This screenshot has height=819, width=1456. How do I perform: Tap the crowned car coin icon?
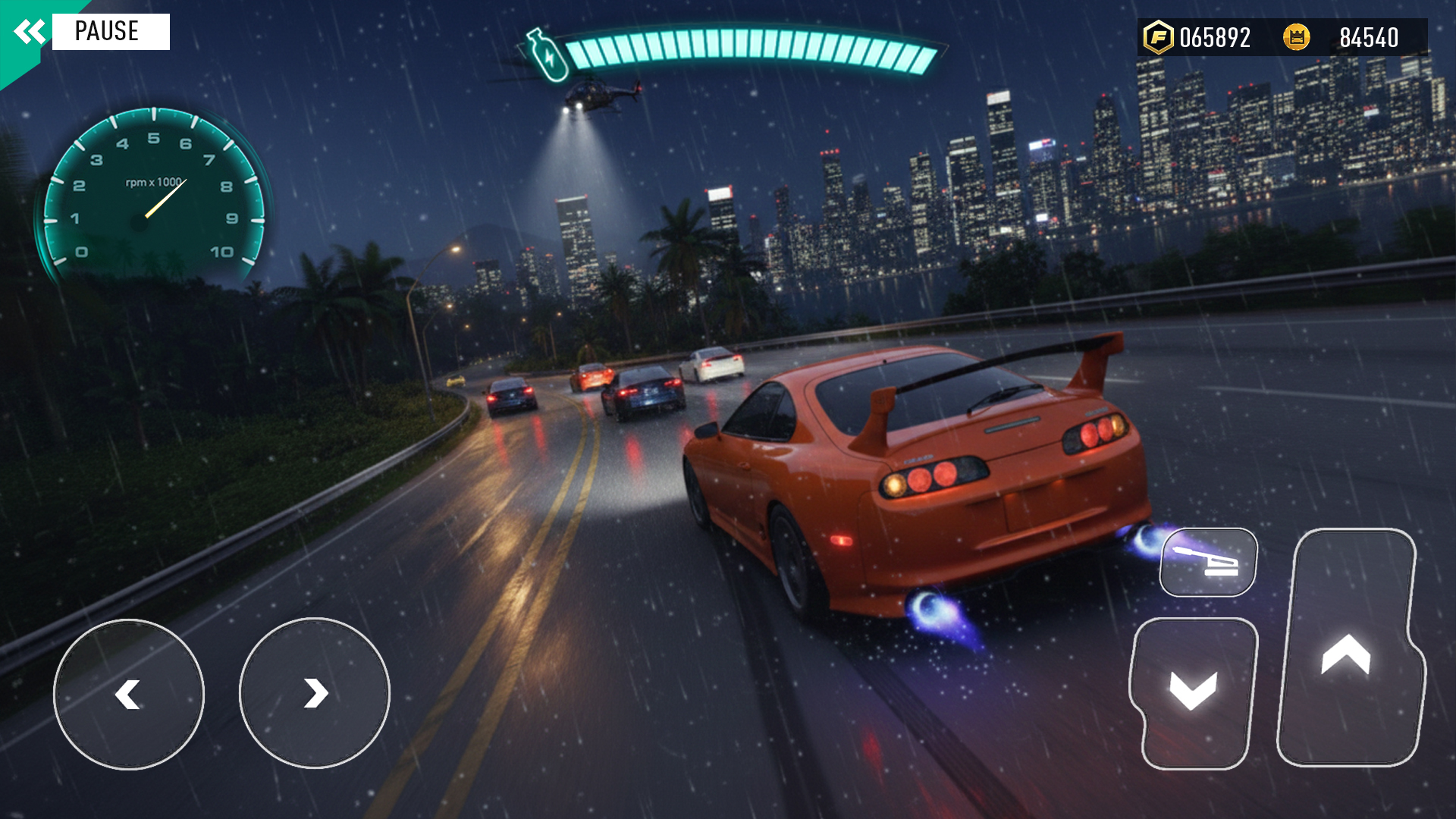coord(1295,33)
